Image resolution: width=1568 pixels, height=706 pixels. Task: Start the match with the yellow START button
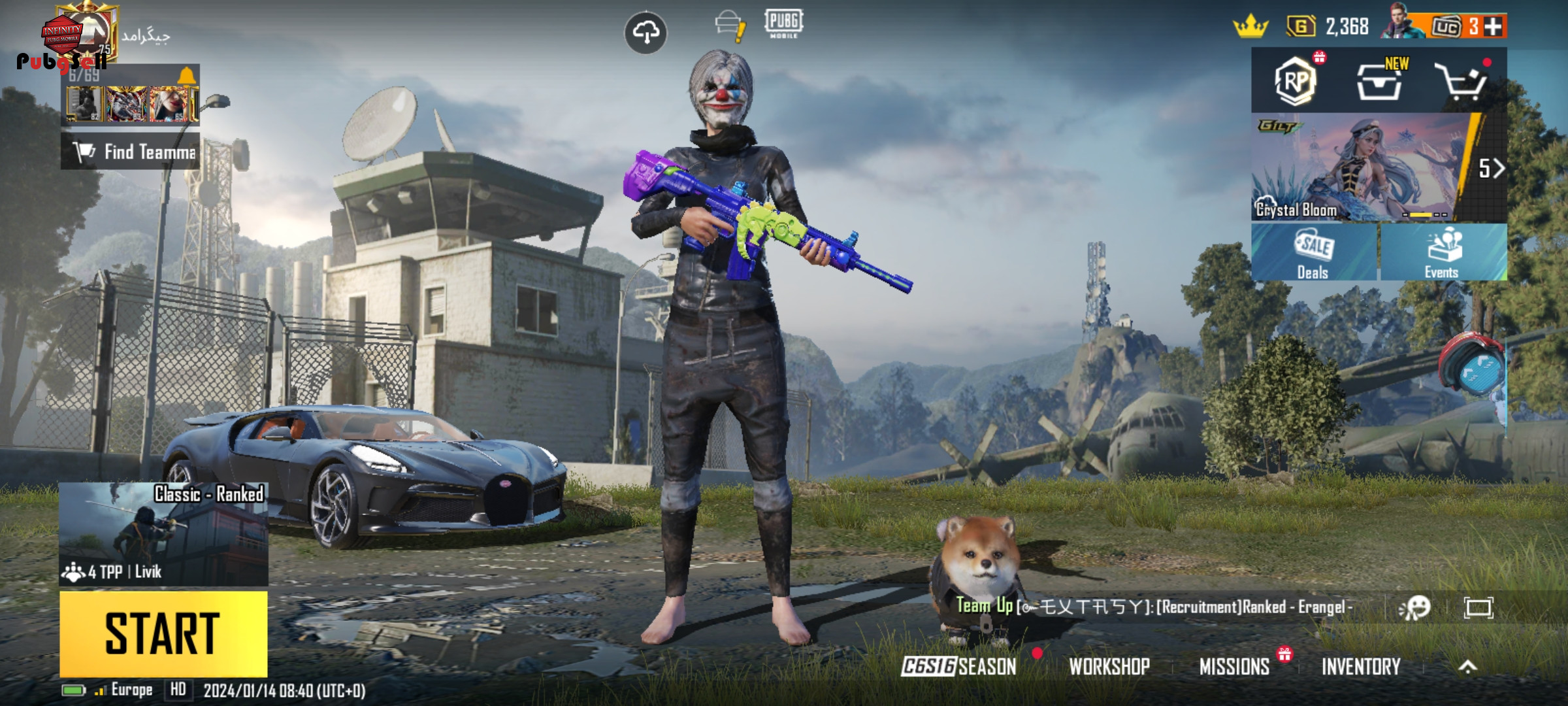click(163, 633)
